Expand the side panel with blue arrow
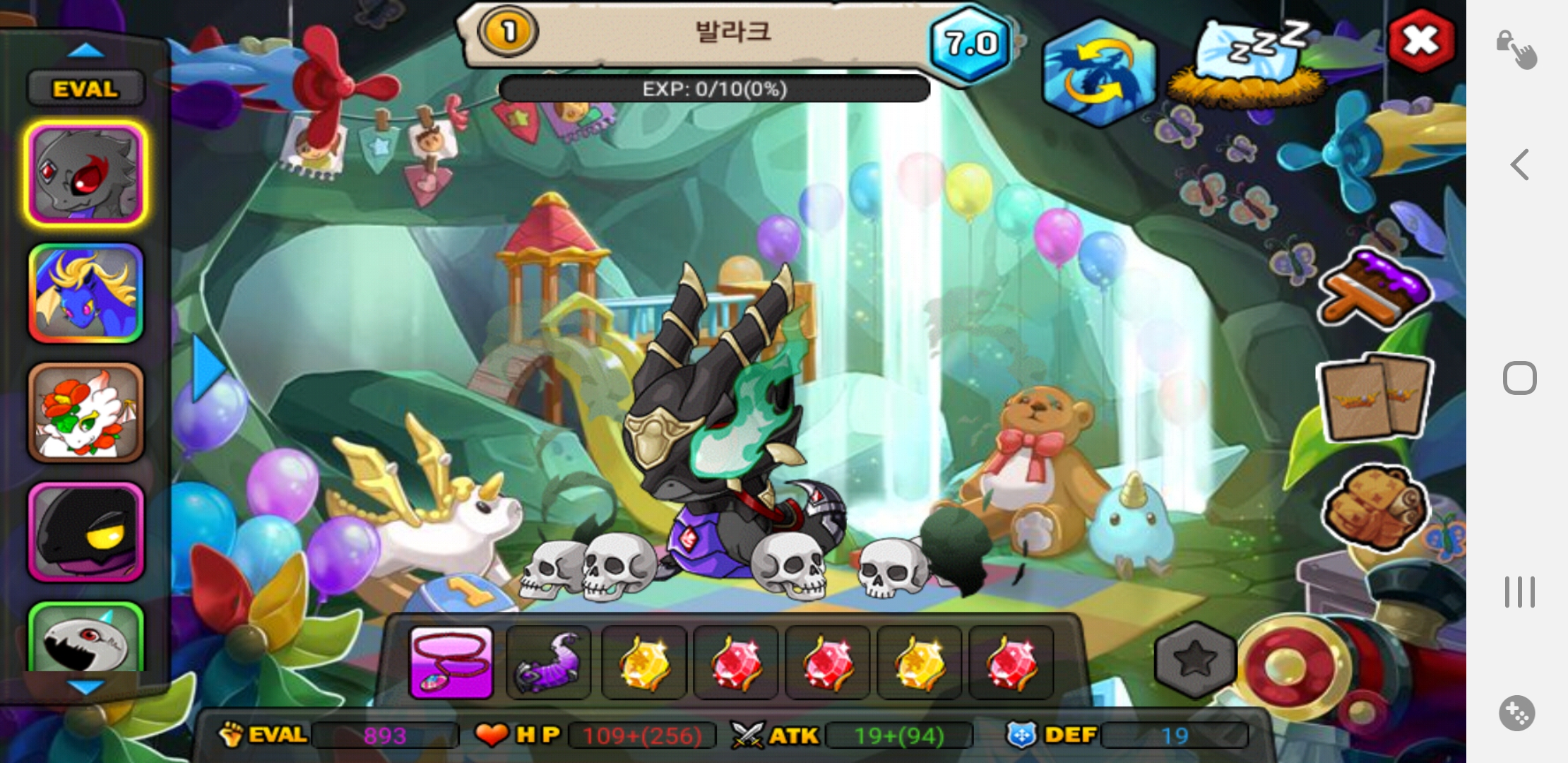 click(208, 368)
